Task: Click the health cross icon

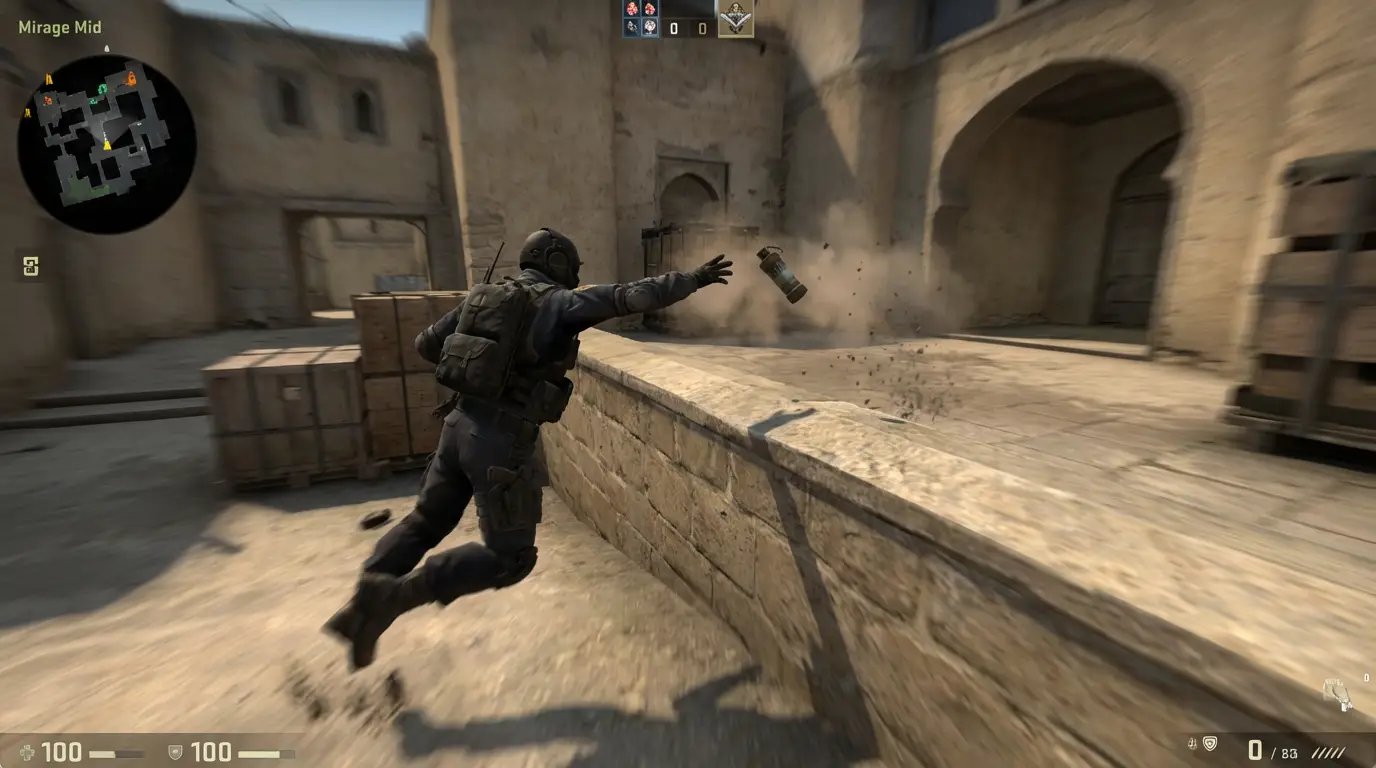Action: pyautogui.click(x=27, y=752)
